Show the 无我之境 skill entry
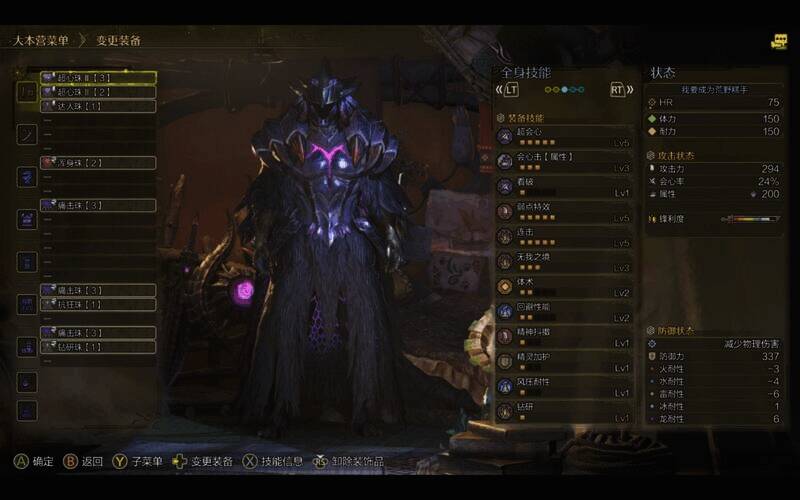Image resolution: width=800 pixels, height=500 pixels. pyautogui.click(x=565, y=261)
